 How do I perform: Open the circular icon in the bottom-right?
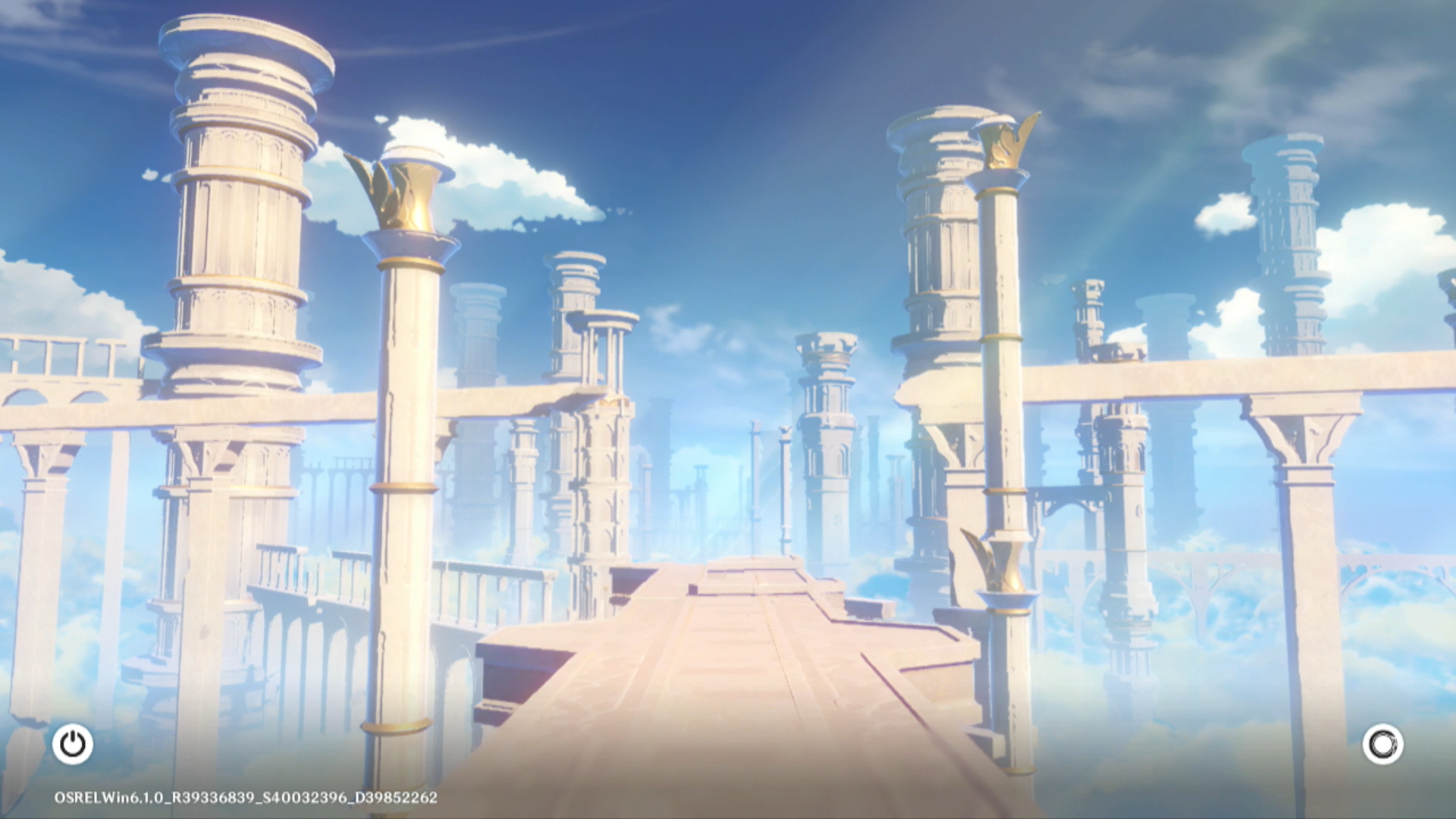coord(1382,744)
